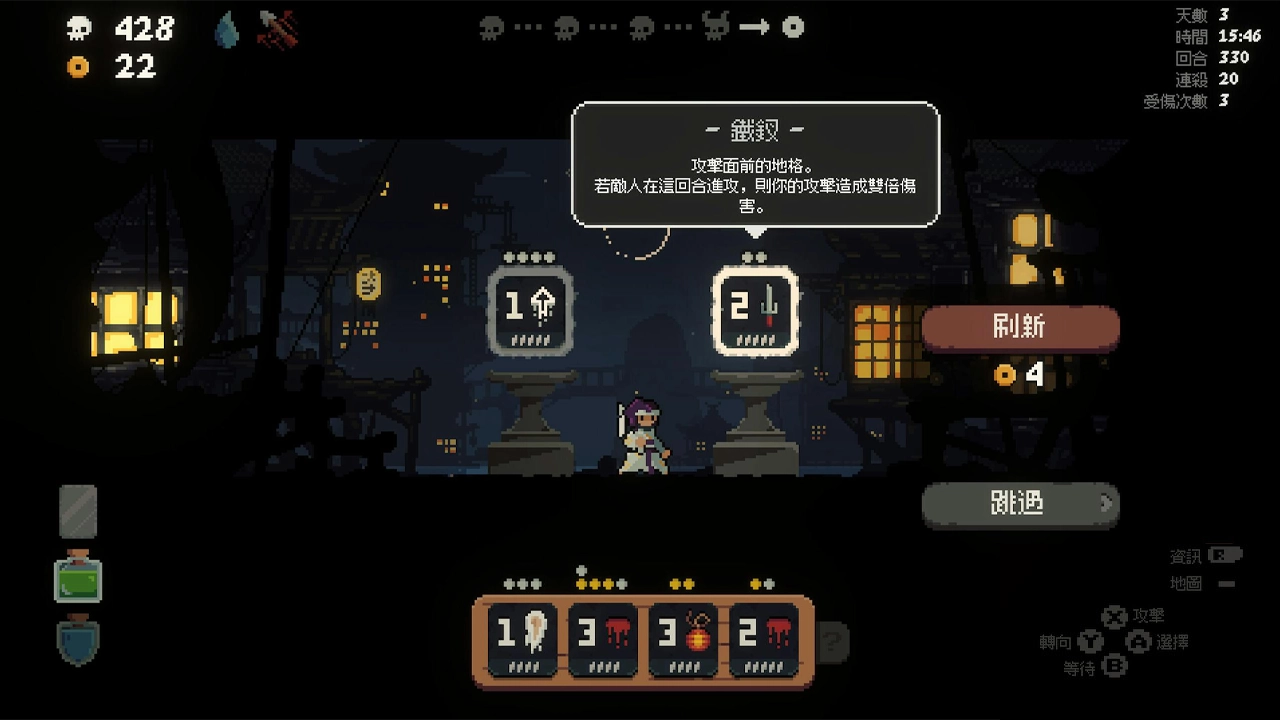Viewport: 1280px width, 720px height.
Task: Use the green potion bottle
Action: coord(78,578)
